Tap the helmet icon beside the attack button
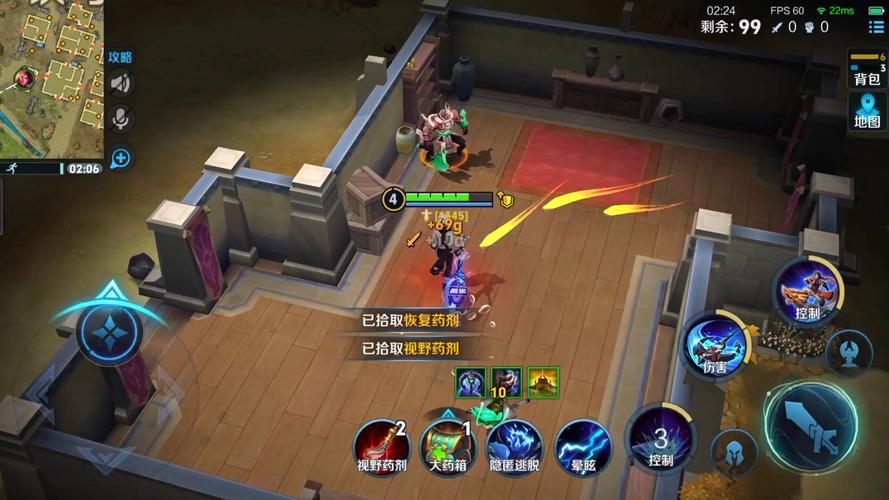 click(734, 451)
